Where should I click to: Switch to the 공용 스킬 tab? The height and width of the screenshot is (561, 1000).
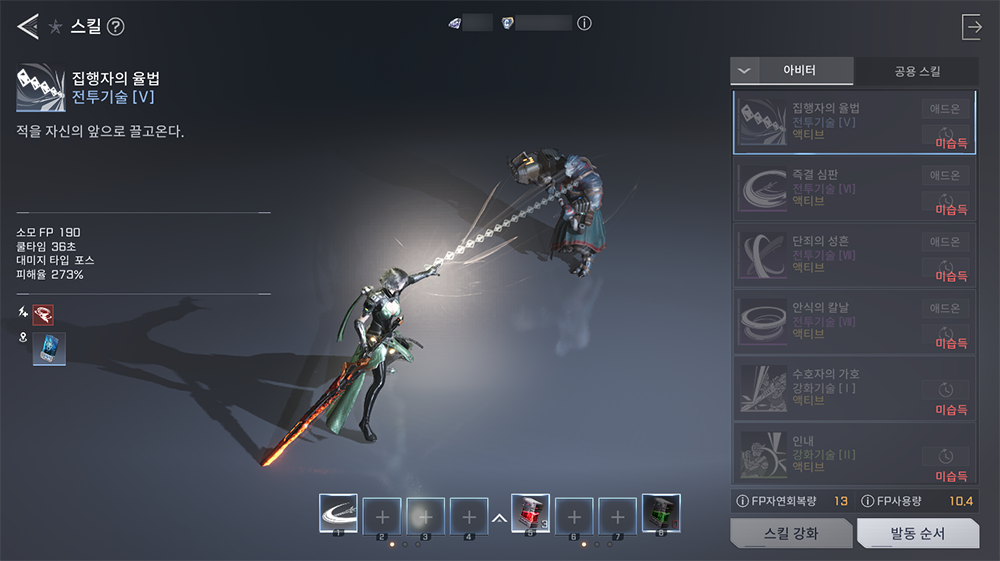point(917,71)
